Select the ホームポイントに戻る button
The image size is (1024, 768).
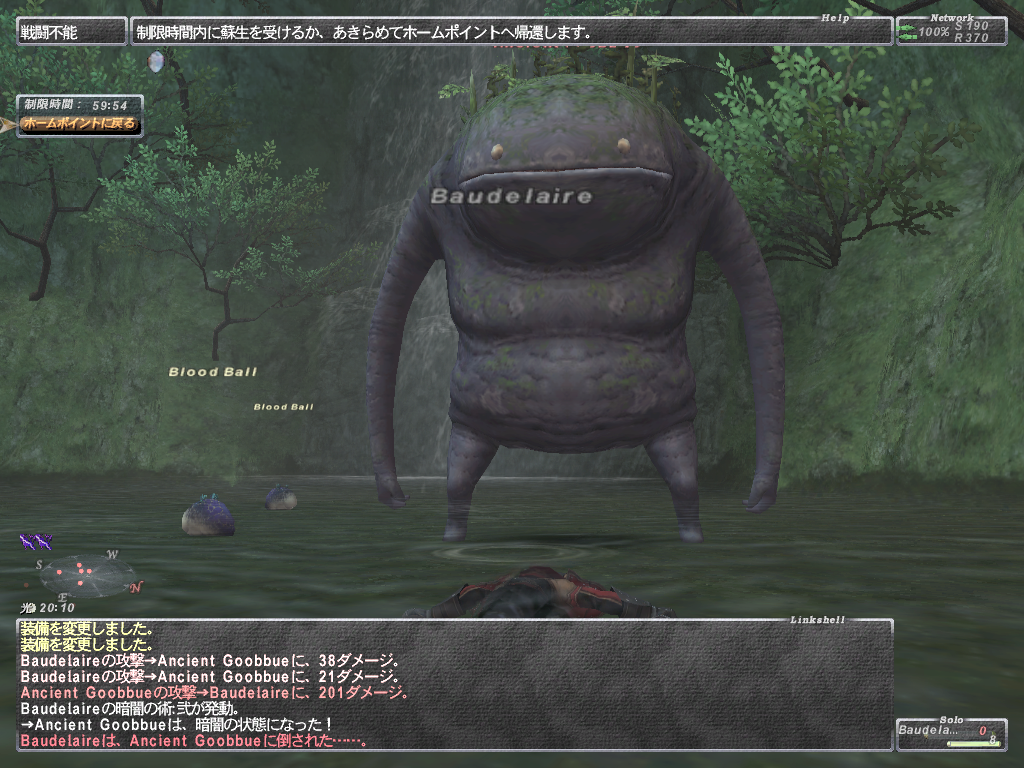coord(78,125)
